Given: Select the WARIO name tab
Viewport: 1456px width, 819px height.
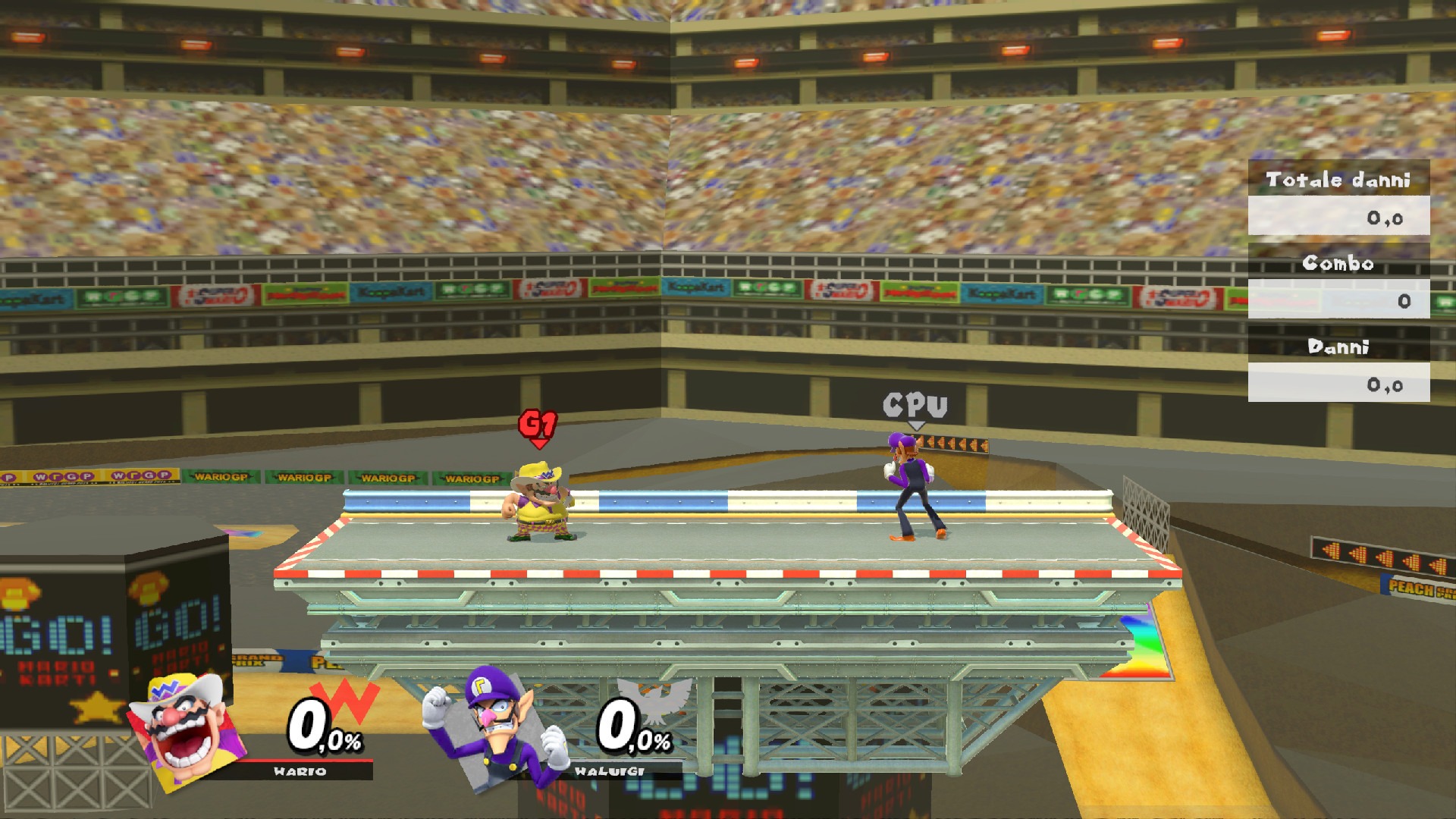Looking at the screenshot, I should coord(301,771).
